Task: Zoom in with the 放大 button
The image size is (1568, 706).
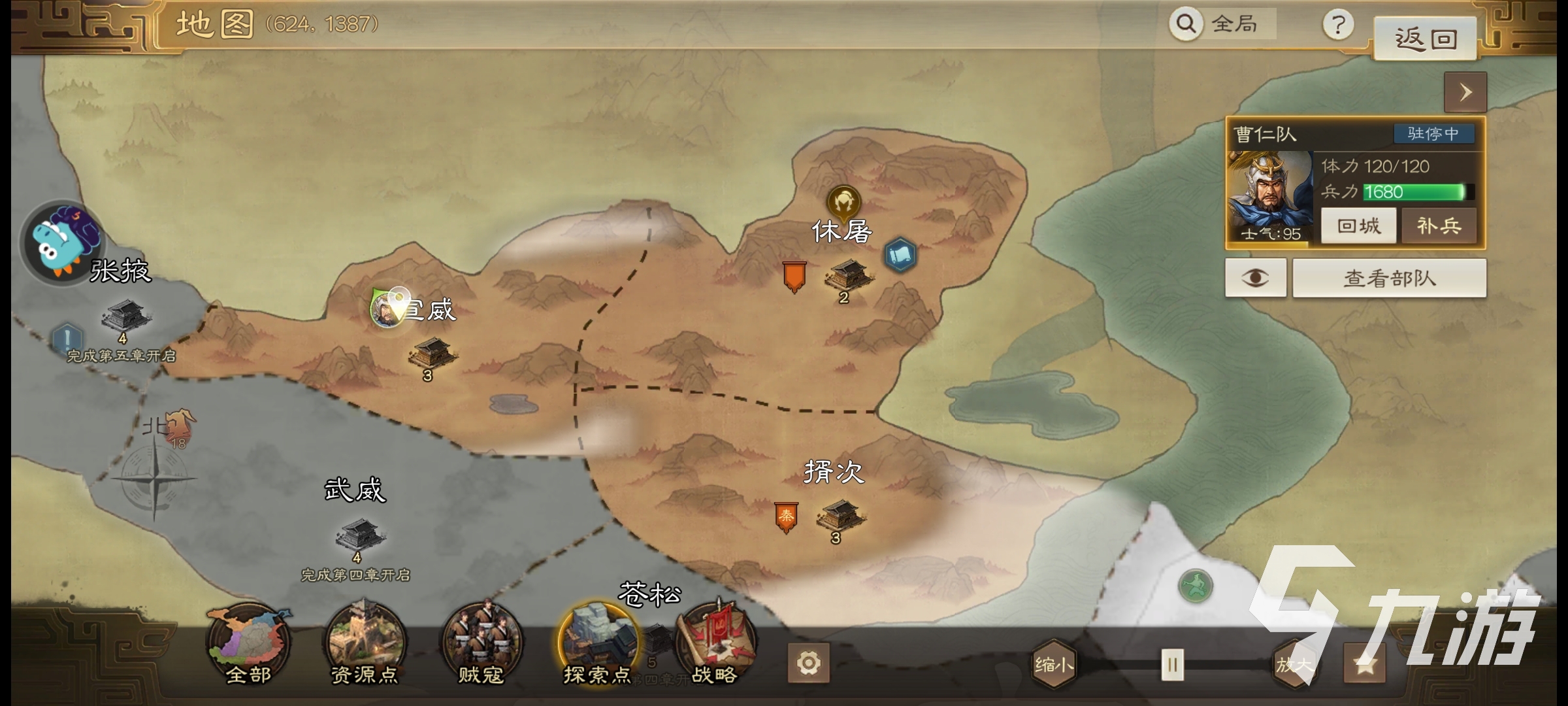Action: [1294, 665]
